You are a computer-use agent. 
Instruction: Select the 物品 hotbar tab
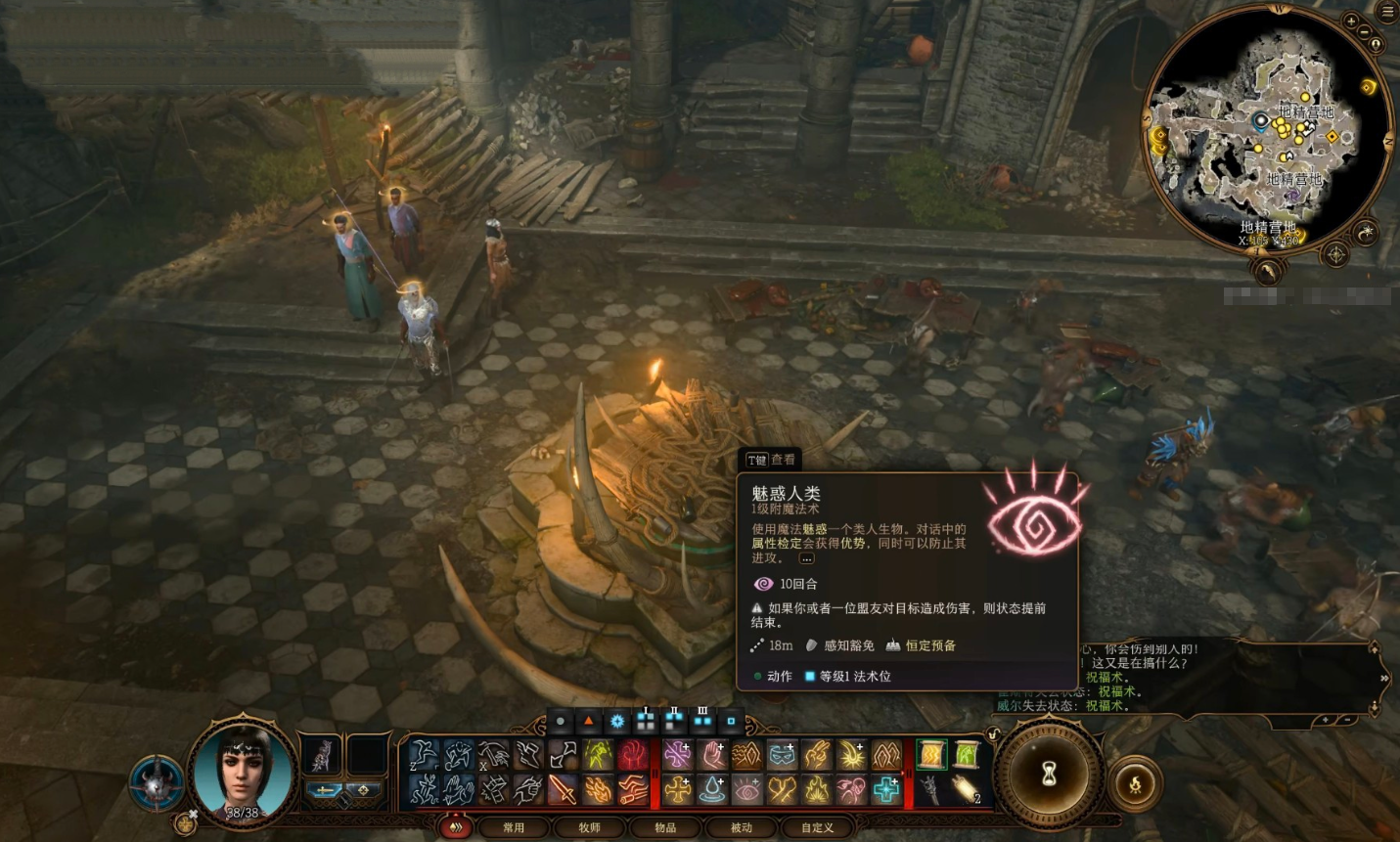(x=665, y=827)
